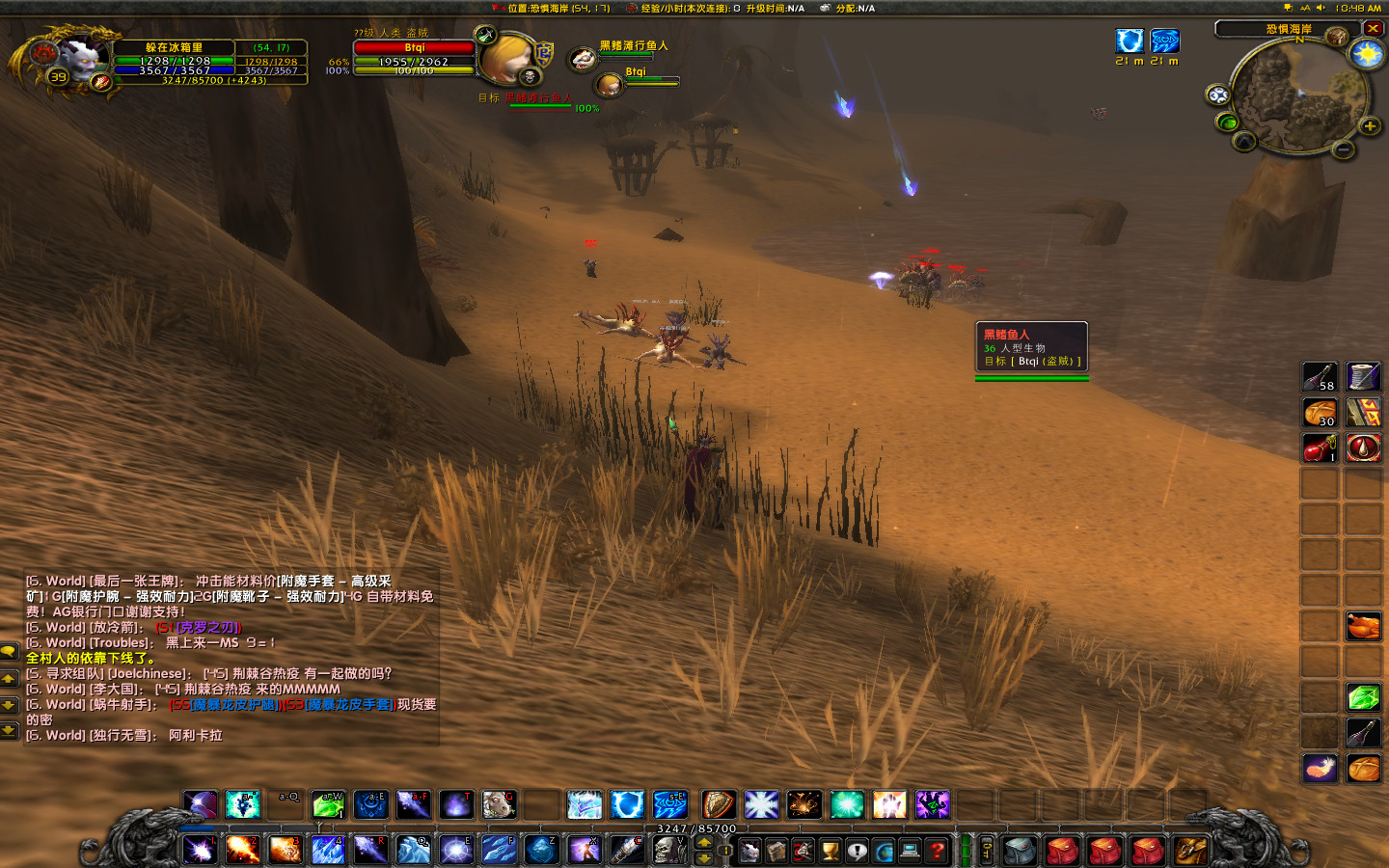The height and width of the screenshot is (868, 1389).
Task: Open the system menu via the computer icon
Action: [909, 852]
